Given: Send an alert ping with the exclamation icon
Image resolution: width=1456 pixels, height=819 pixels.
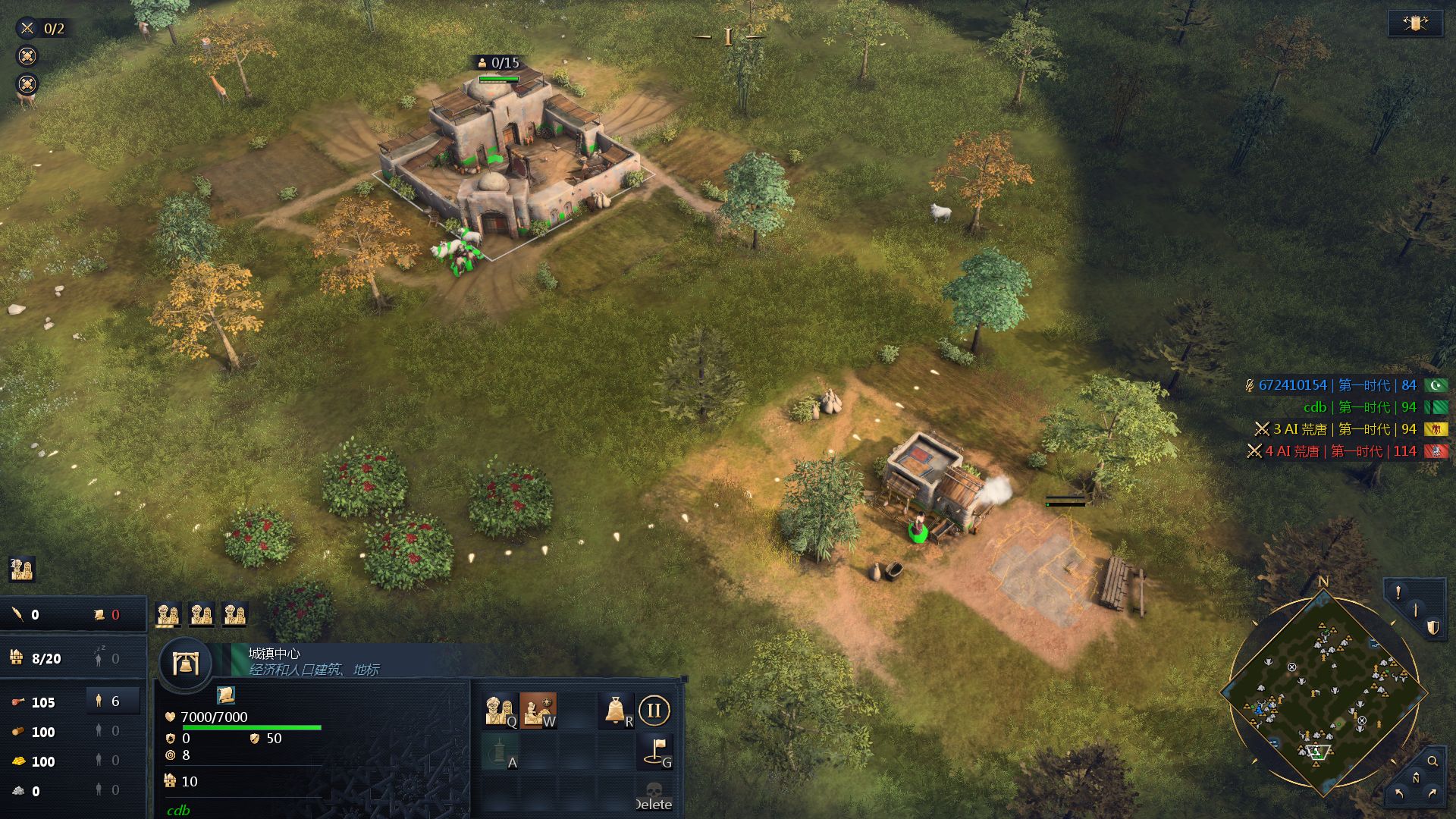Looking at the screenshot, I should click(1398, 592).
